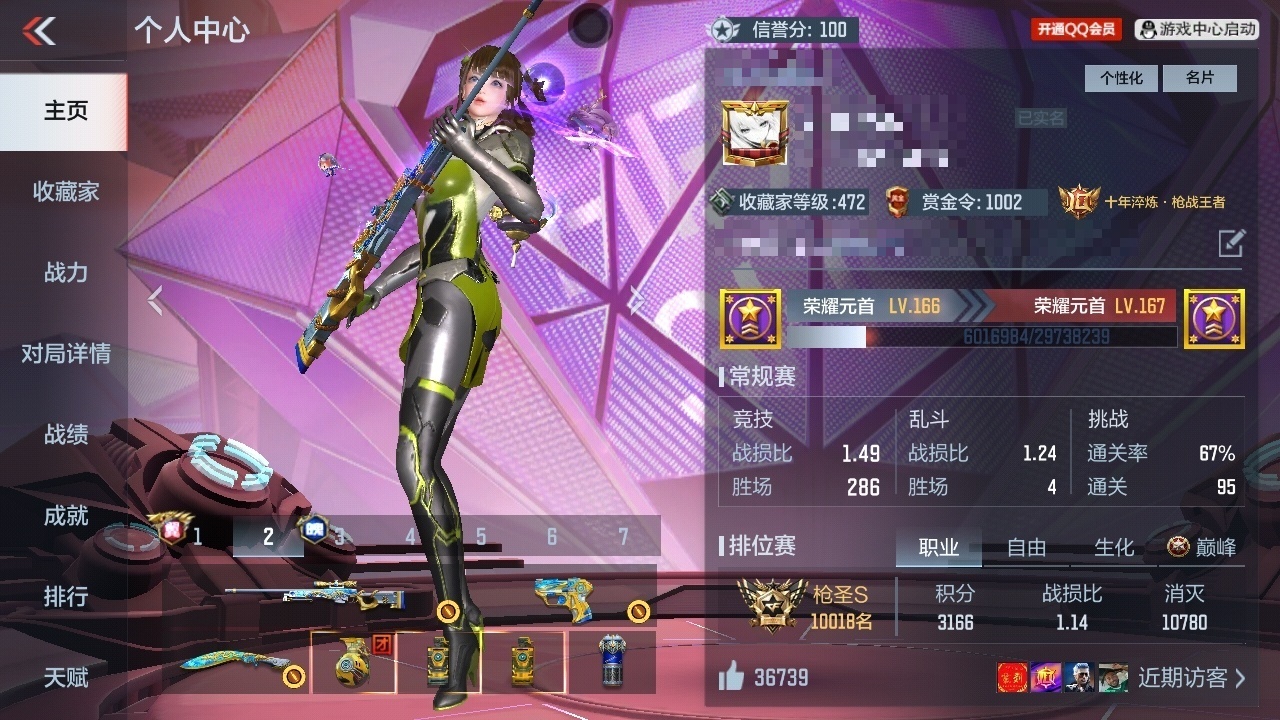
Task: Open the 成就 section
Action: coord(65,516)
